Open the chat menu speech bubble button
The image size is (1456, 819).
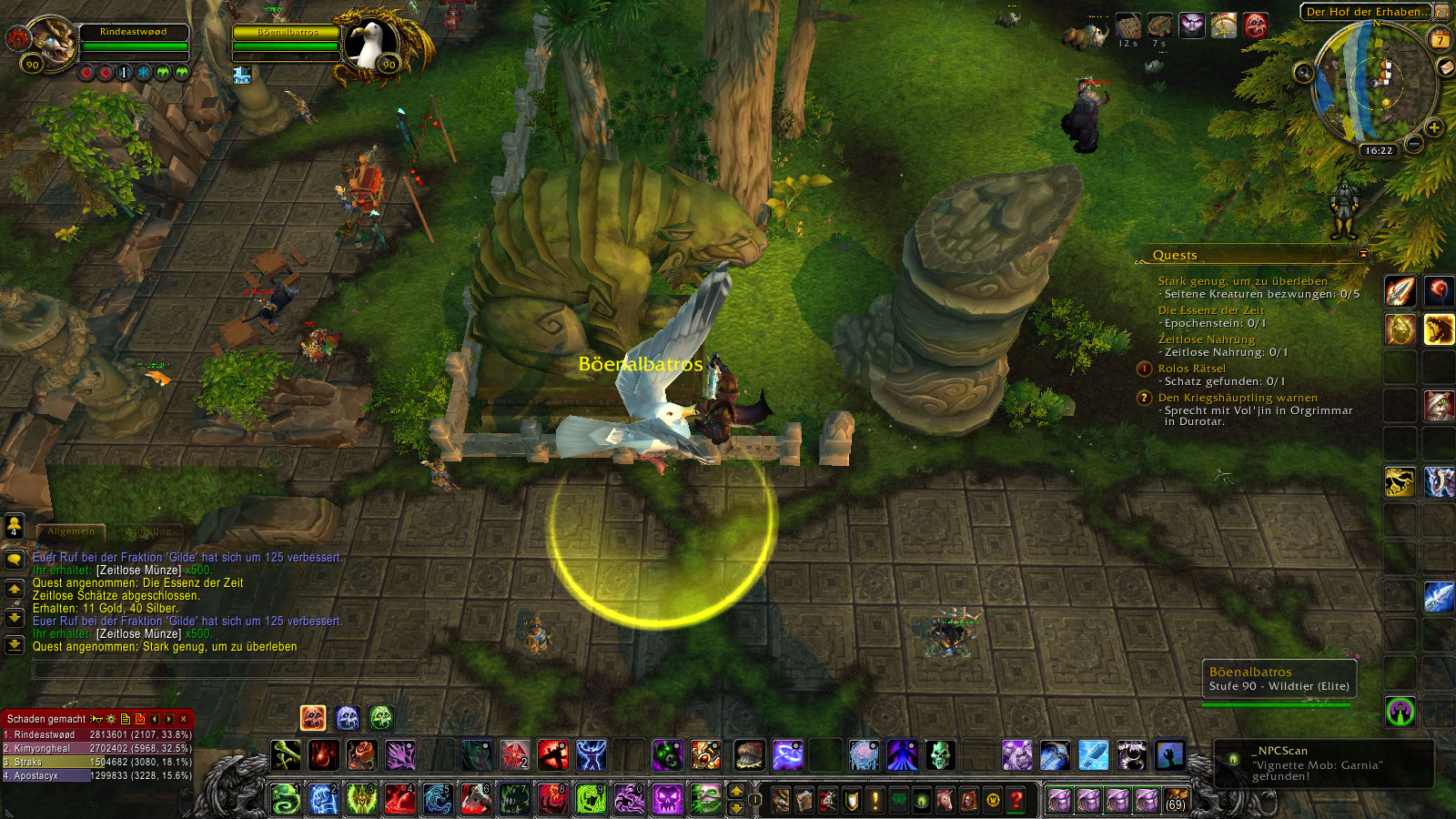point(15,560)
